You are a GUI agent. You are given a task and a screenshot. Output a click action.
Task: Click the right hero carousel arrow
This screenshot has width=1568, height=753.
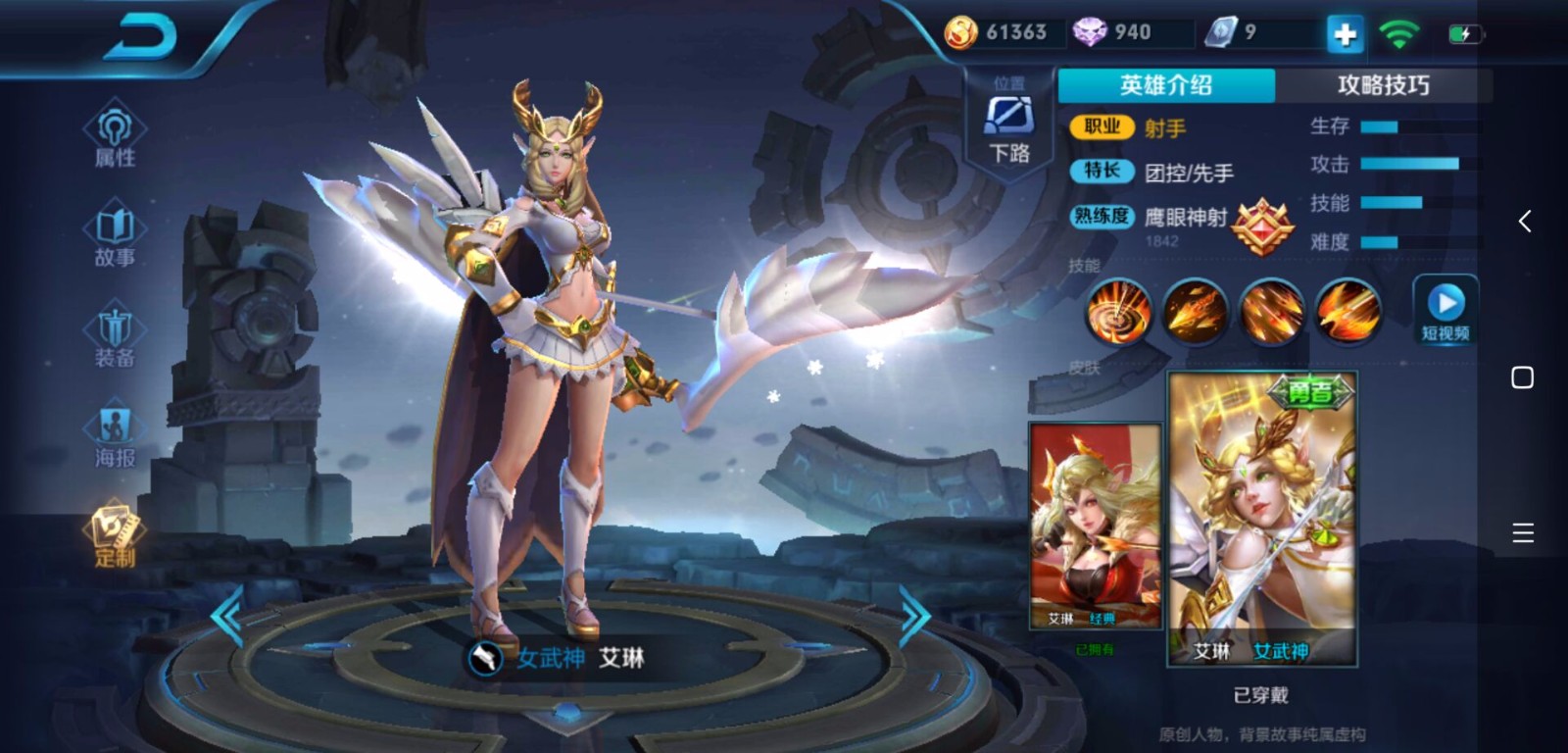coord(916,616)
